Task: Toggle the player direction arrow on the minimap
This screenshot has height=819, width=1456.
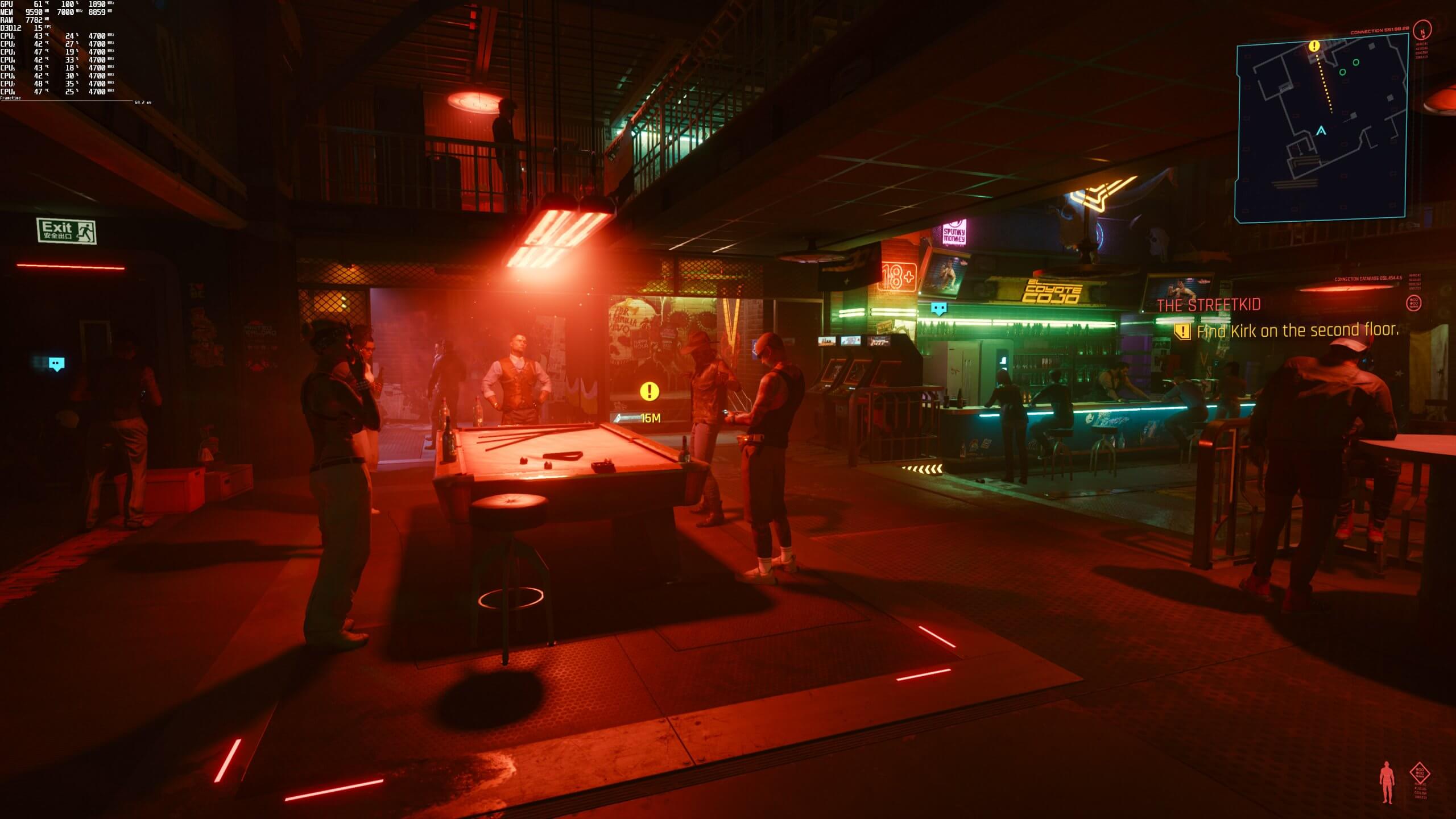Action: (1321, 131)
